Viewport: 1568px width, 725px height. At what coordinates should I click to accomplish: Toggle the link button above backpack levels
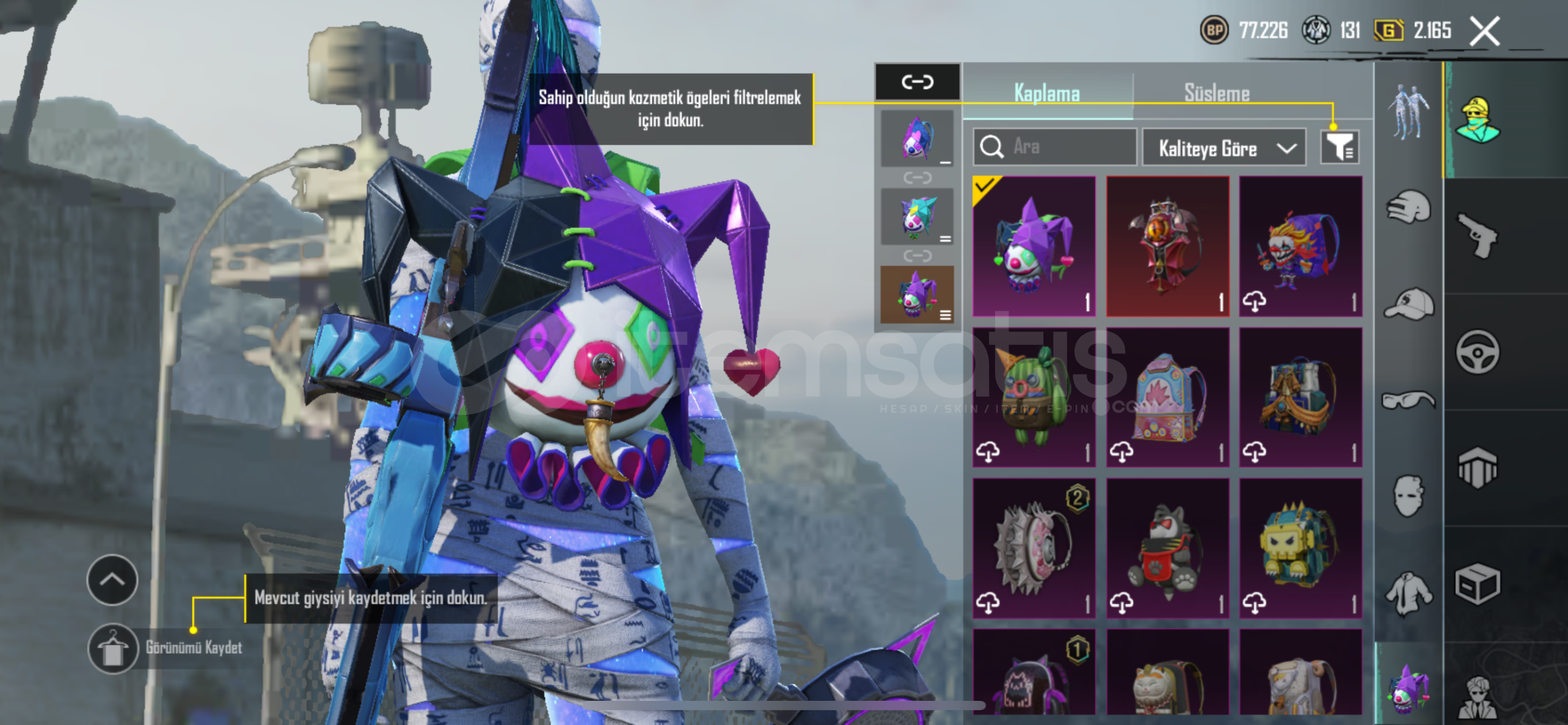917,82
